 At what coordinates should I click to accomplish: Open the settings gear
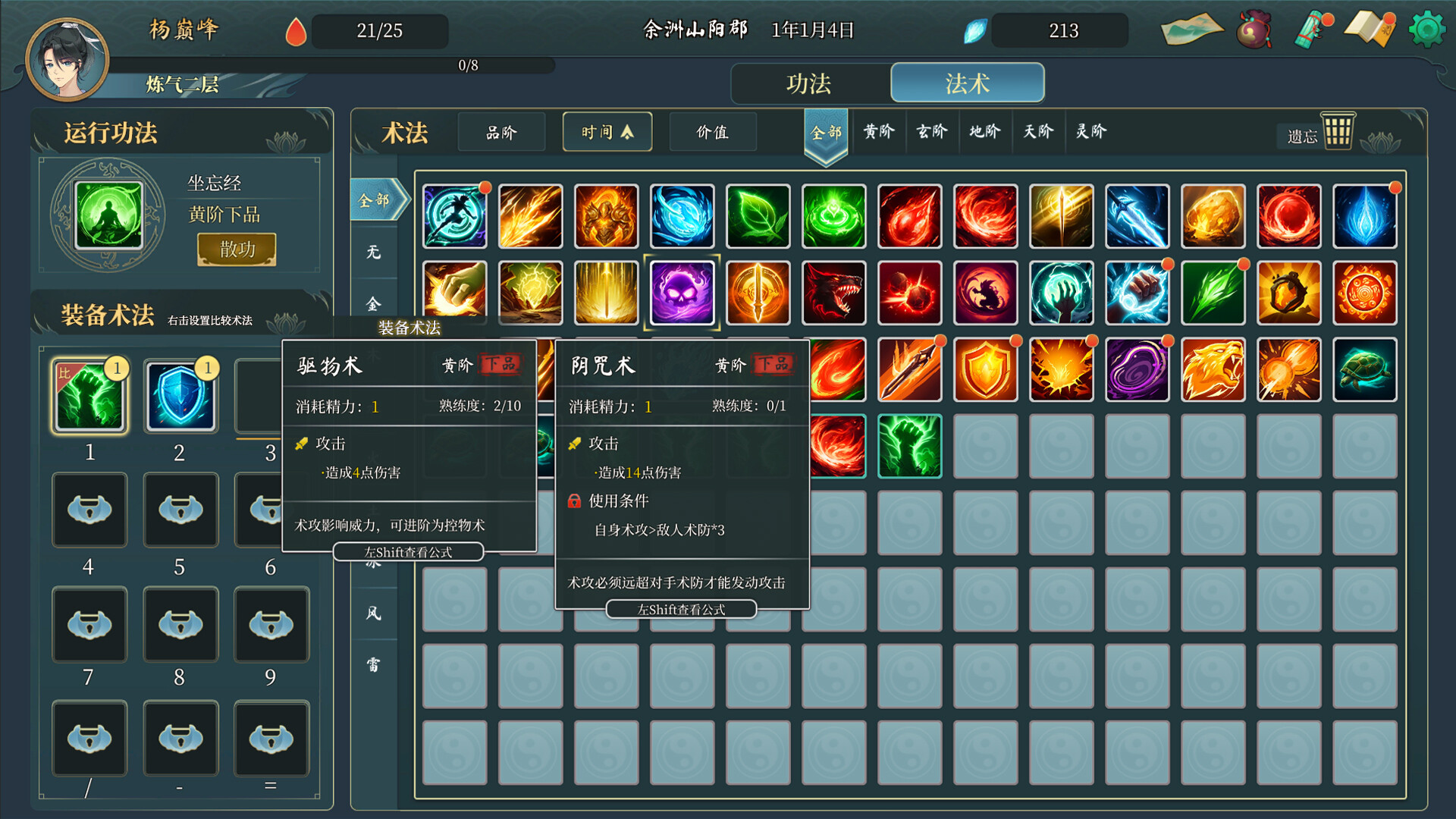[x=1428, y=29]
